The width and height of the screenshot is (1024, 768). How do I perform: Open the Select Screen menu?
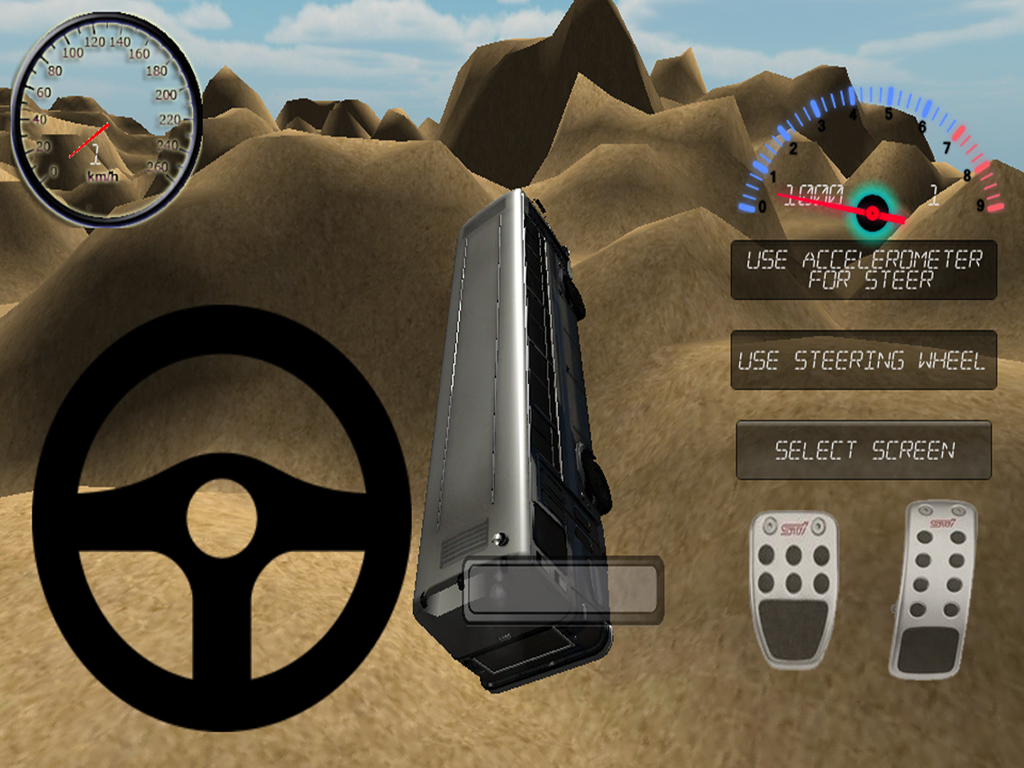click(x=864, y=450)
